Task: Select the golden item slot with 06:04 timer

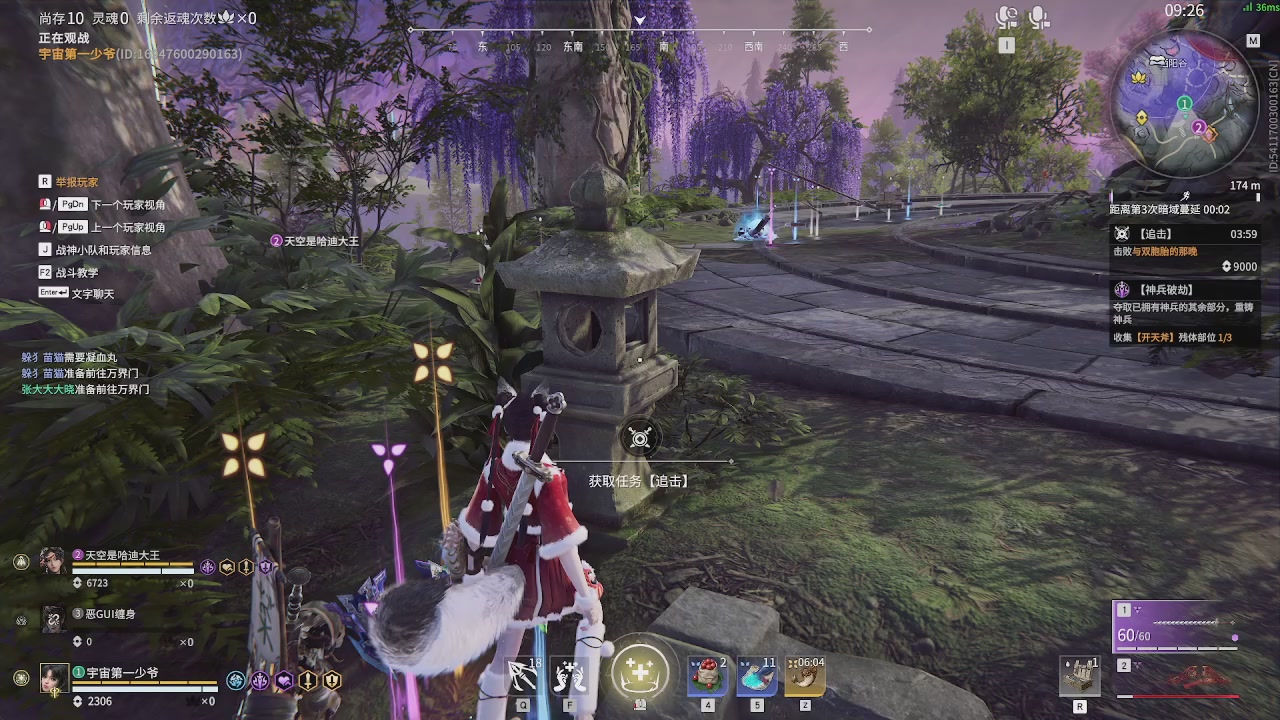Action: [805, 677]
